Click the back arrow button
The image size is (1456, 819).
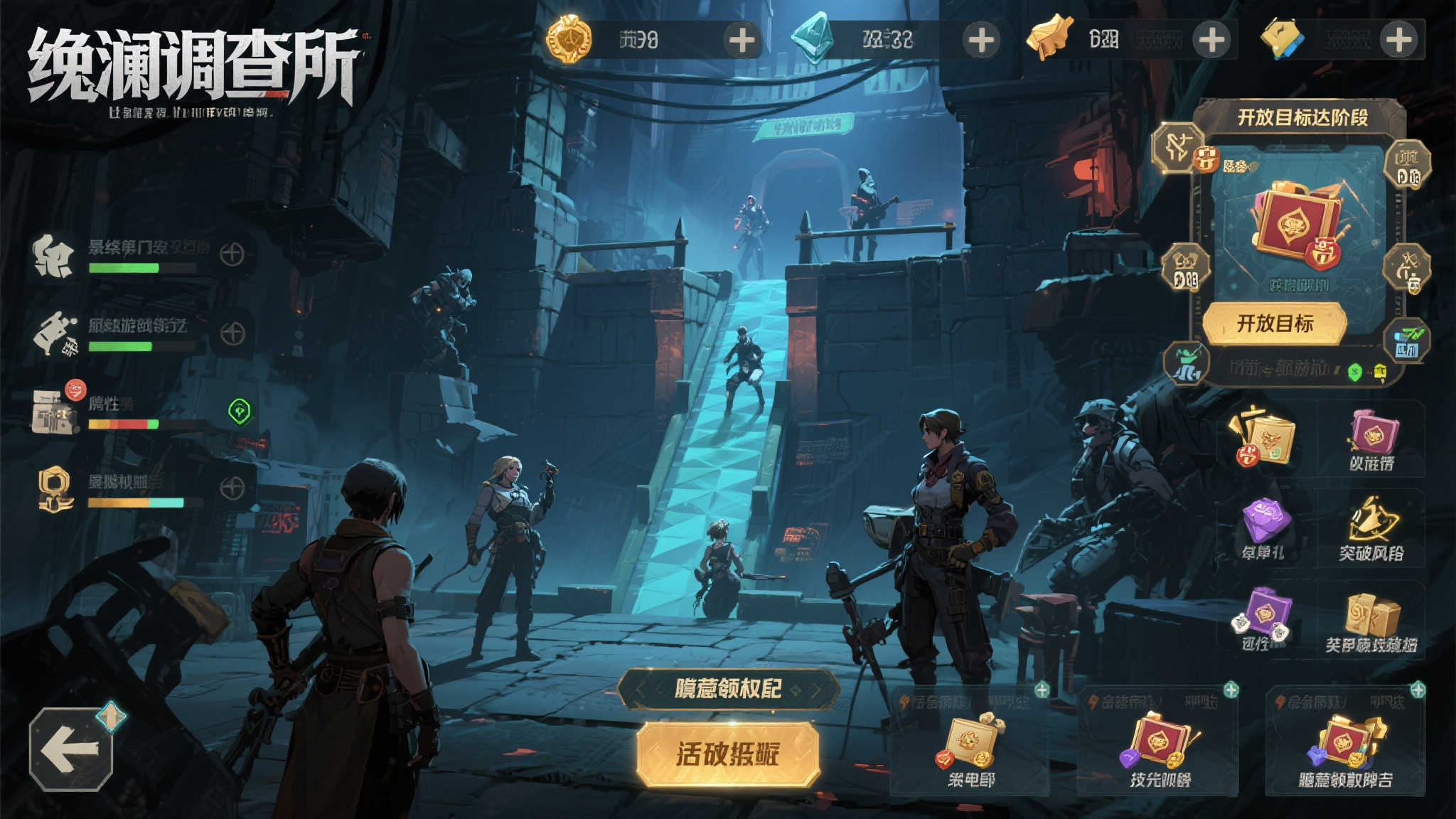[x=70, y=749]
